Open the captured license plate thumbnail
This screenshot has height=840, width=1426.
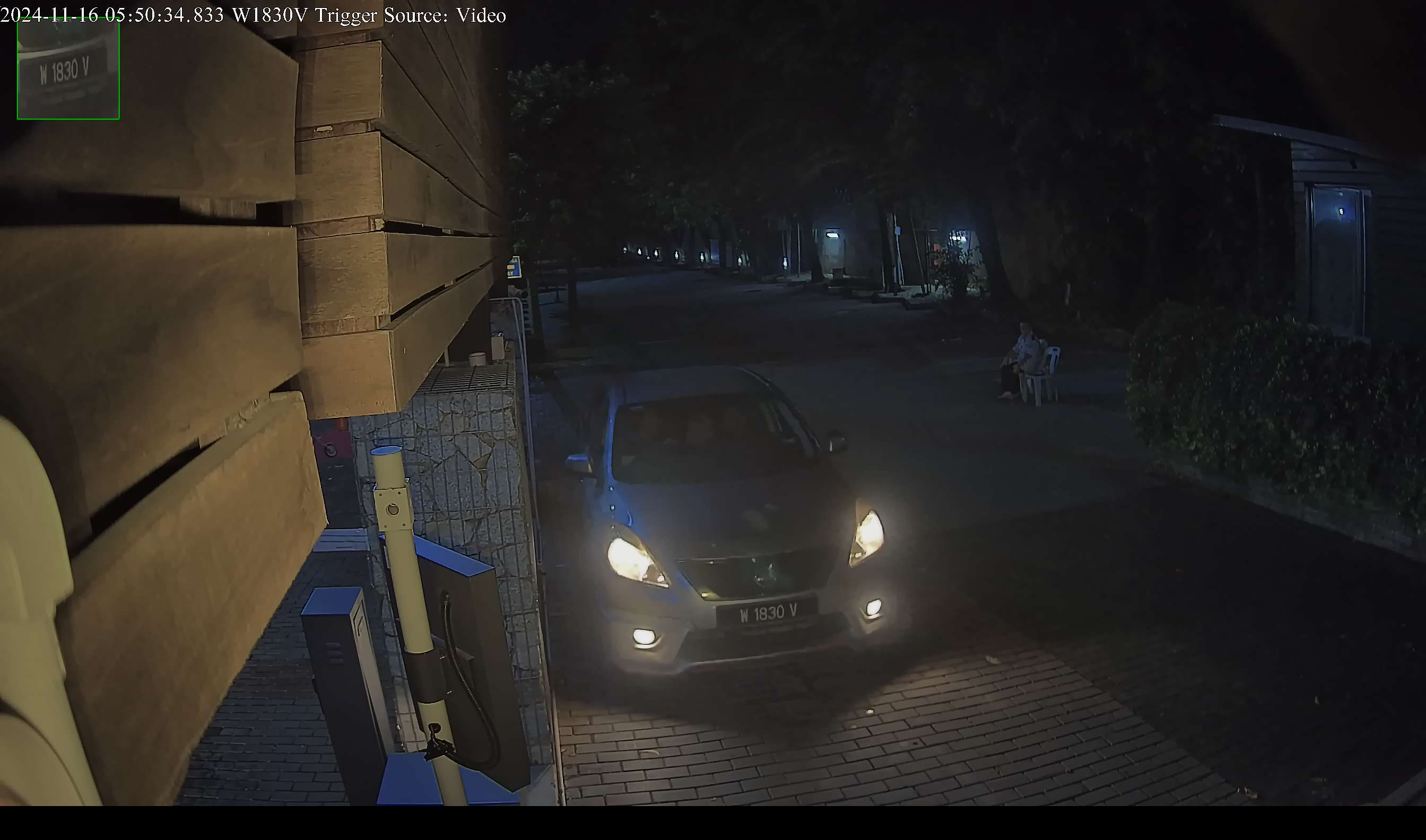68,69
